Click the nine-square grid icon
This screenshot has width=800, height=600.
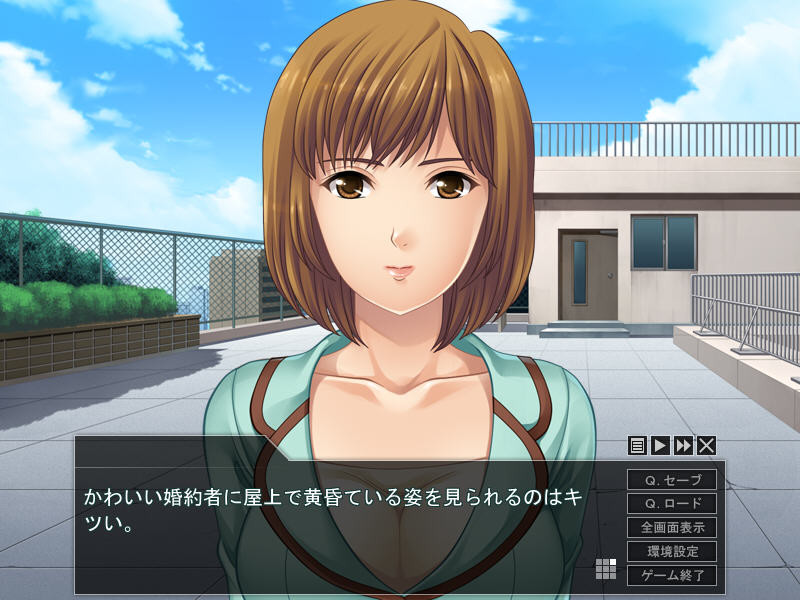click(606, 569)
